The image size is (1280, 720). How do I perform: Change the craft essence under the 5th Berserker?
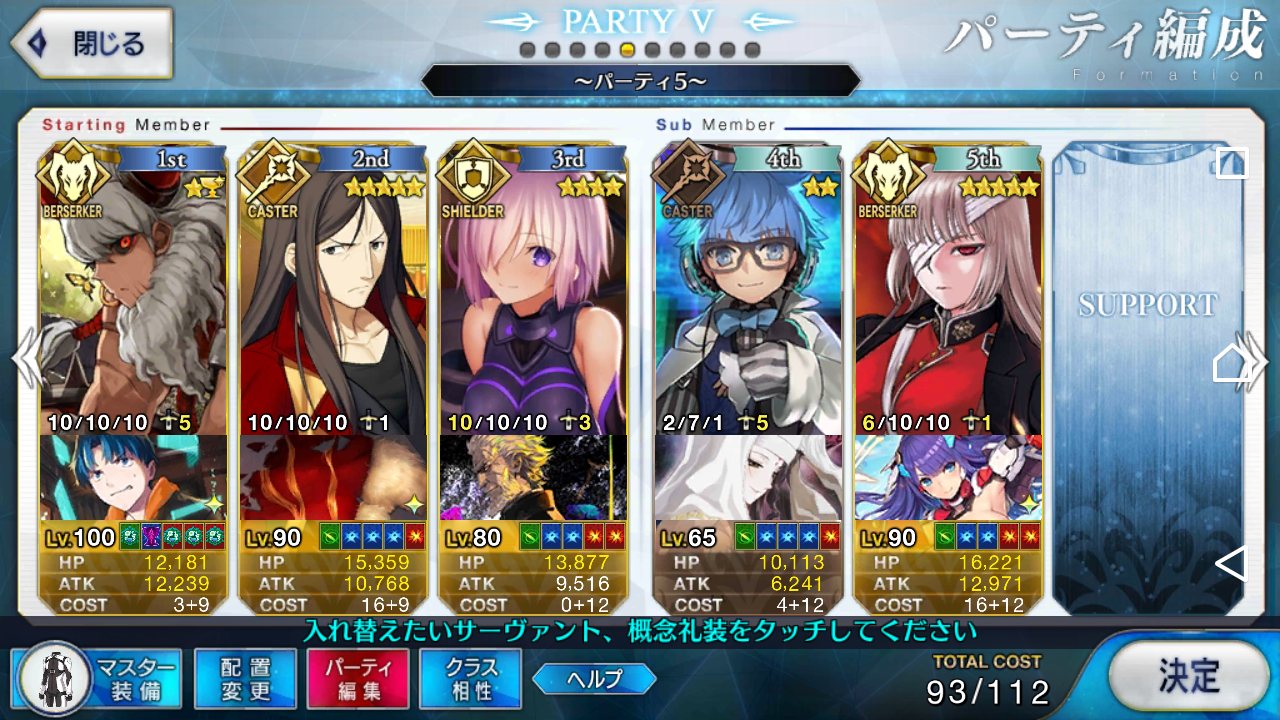coord(947,477)
